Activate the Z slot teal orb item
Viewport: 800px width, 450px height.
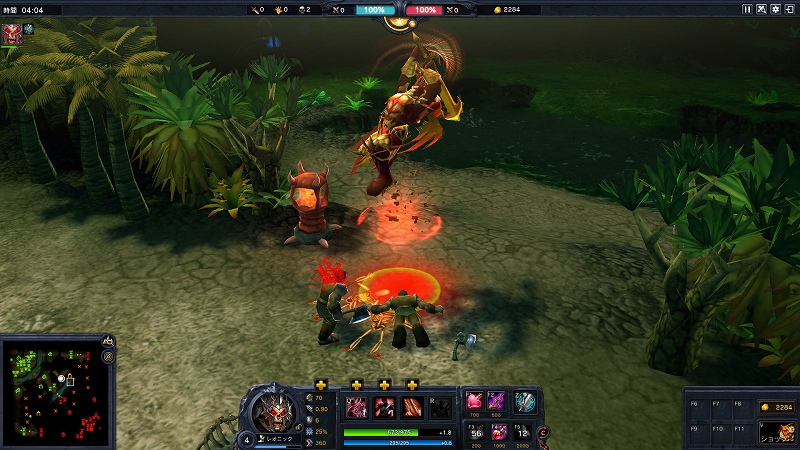point(525,401)
